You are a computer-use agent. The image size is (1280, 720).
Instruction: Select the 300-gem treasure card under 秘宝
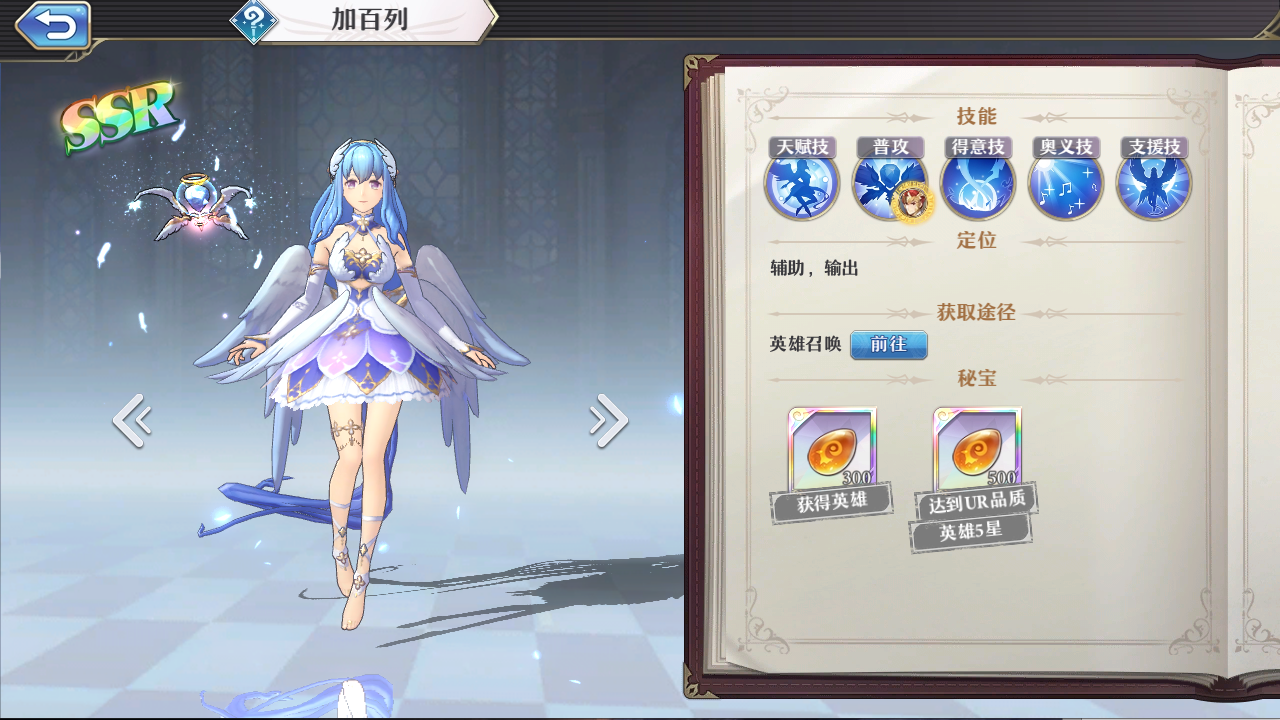(832, 452)
